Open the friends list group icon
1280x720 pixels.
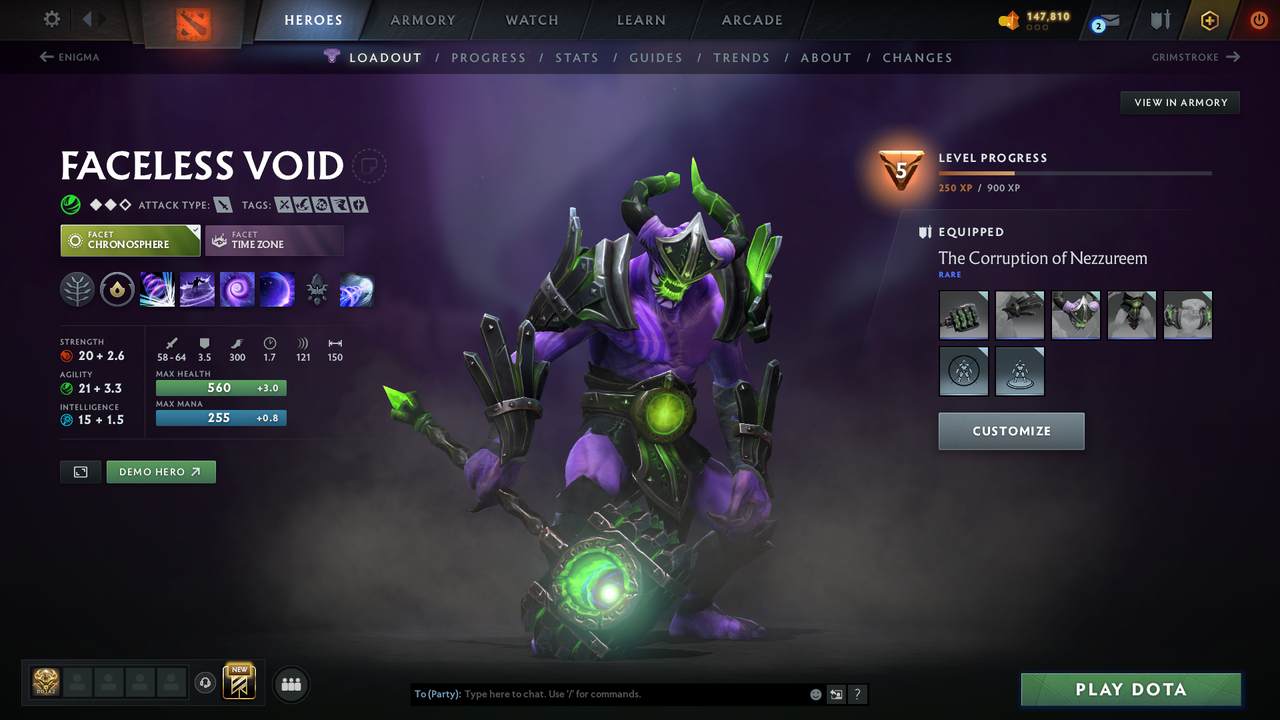(290, 684)
